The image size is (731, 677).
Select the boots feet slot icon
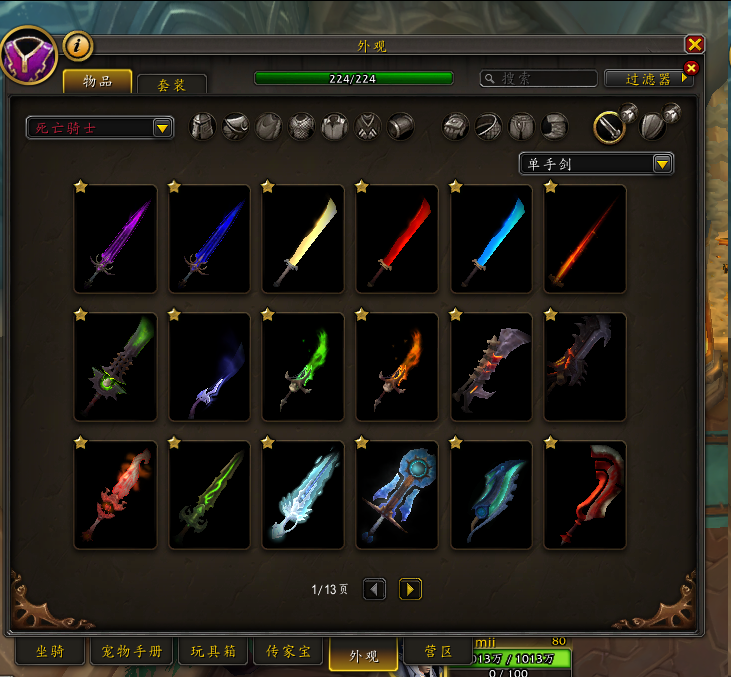point(554,127)
